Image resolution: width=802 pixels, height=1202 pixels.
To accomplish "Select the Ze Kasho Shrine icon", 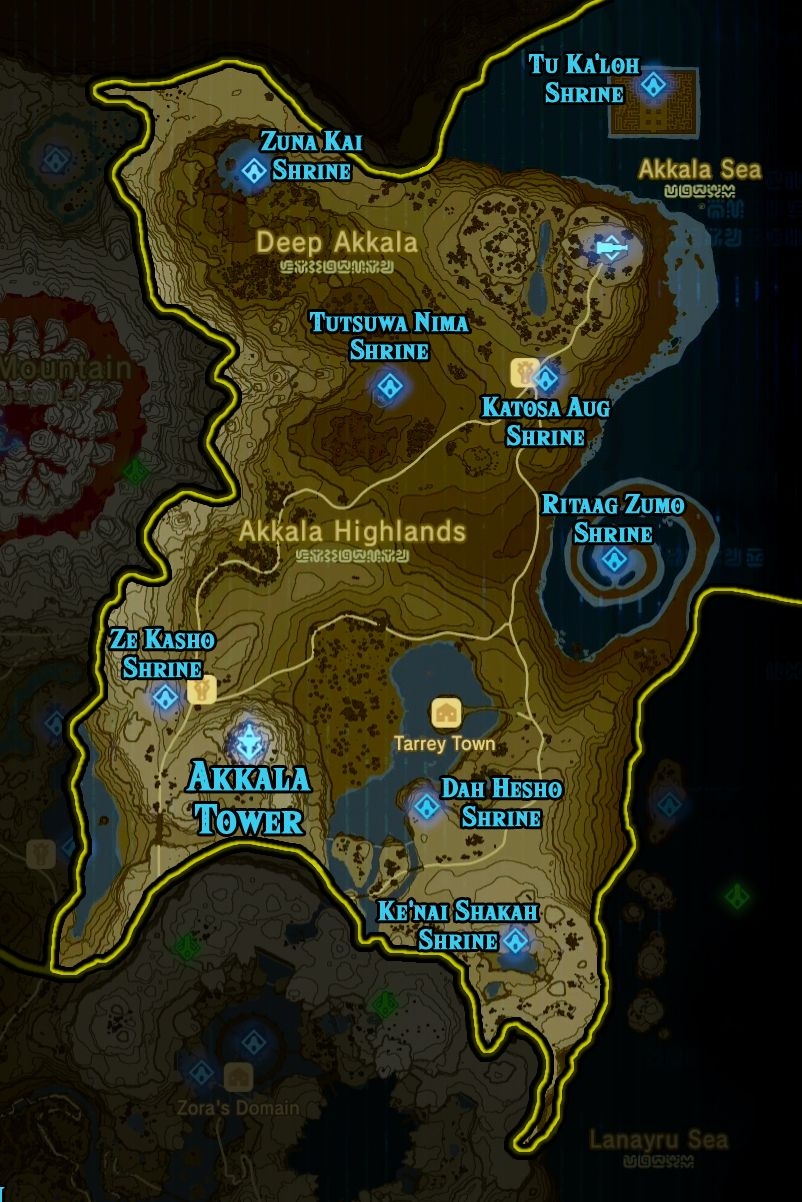I will 165,698.
